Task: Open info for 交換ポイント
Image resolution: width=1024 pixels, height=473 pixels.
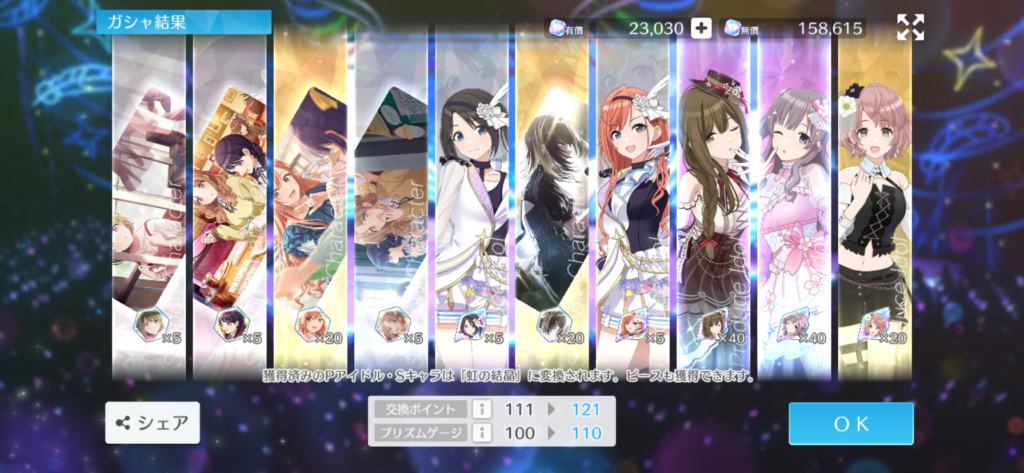Action: click(x=479, y=409)
